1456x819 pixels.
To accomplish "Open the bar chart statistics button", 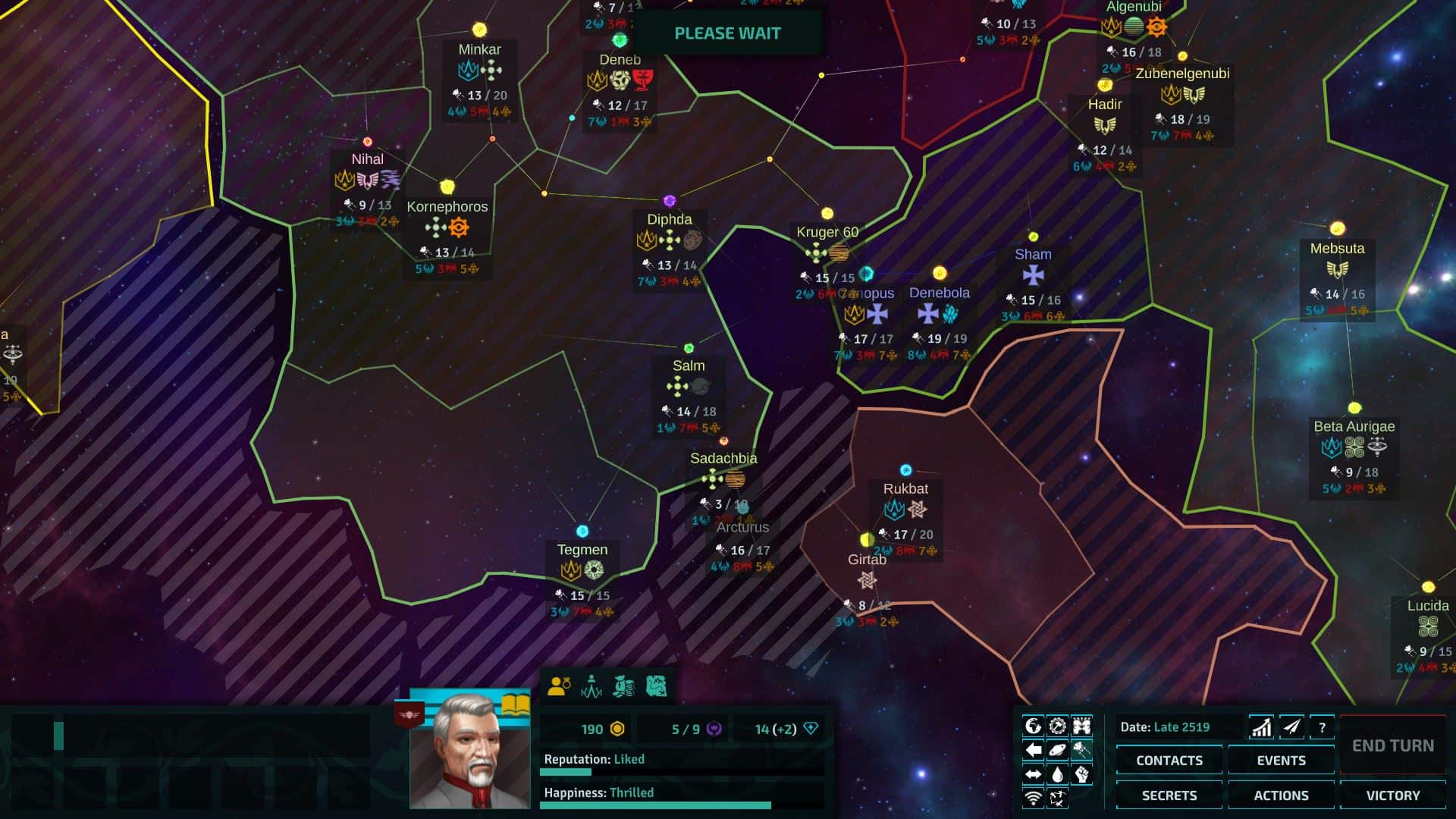I will (1261, 727).
